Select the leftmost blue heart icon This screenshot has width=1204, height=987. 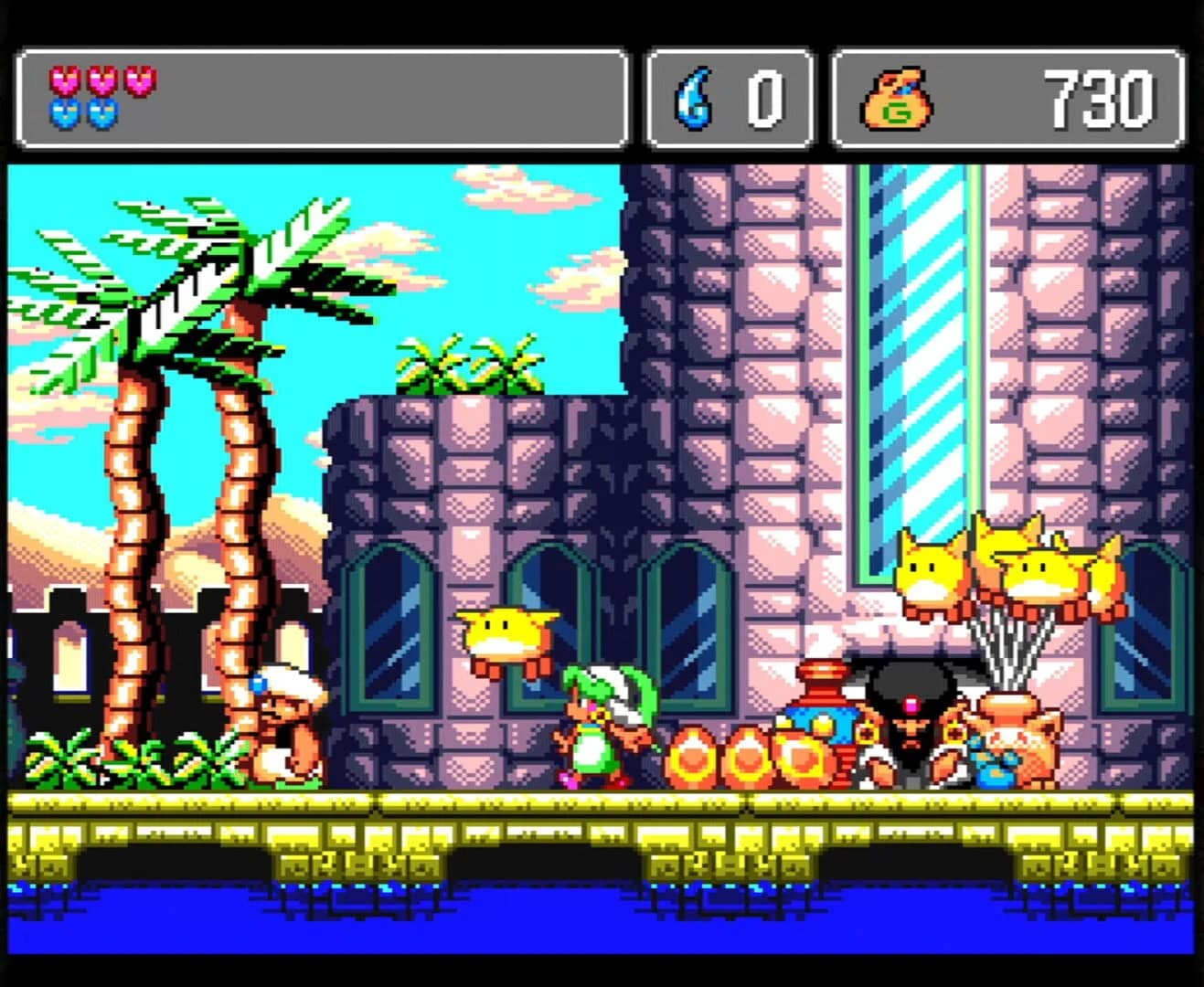(x=64, y=114)
